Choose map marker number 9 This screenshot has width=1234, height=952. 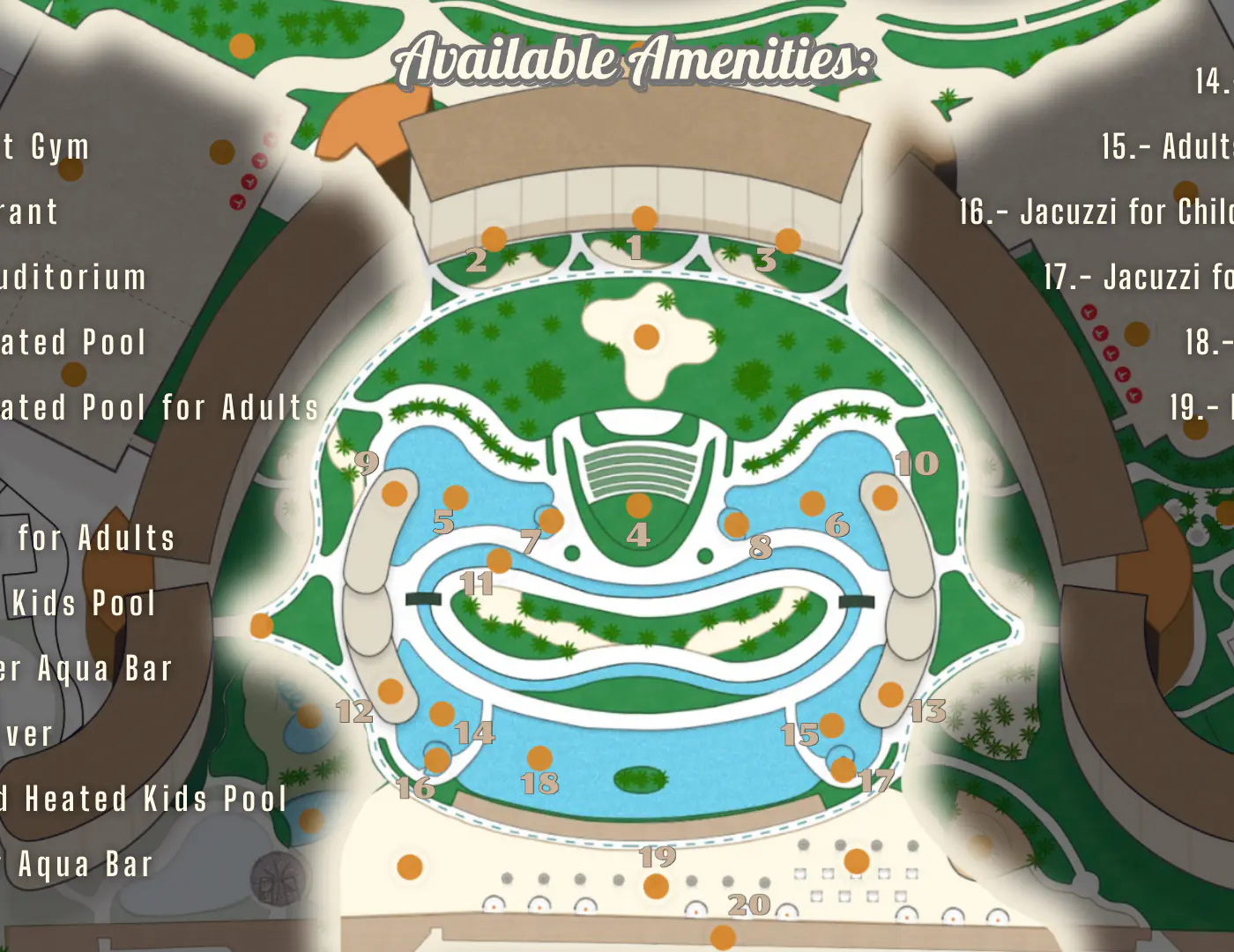click(x=394, y=494)
